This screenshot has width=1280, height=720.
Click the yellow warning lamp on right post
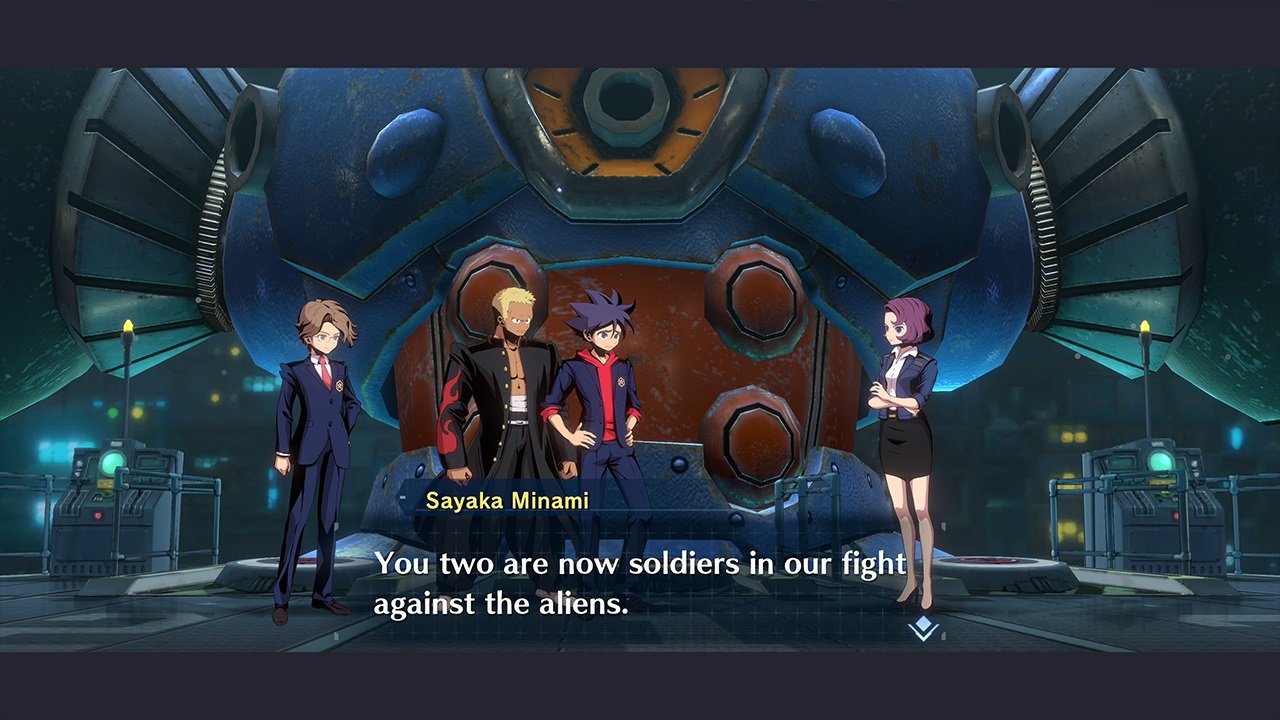(x=1146, y=326)
